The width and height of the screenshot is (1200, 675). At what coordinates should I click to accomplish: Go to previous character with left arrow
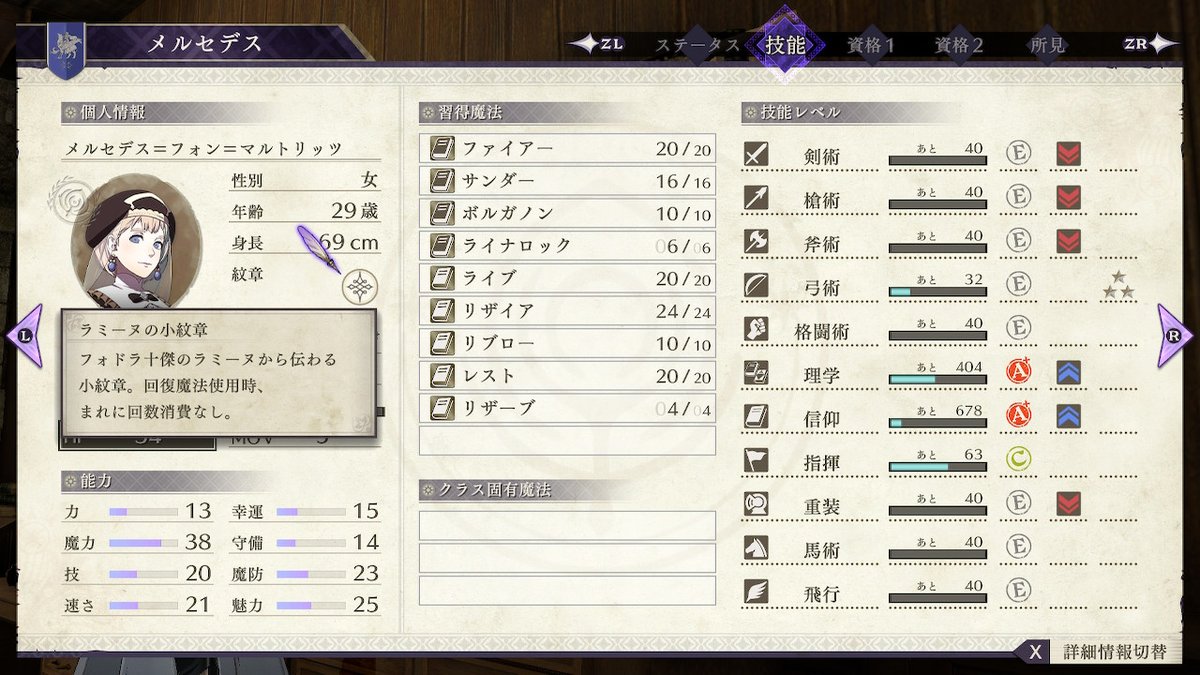[x=25, y=335]
